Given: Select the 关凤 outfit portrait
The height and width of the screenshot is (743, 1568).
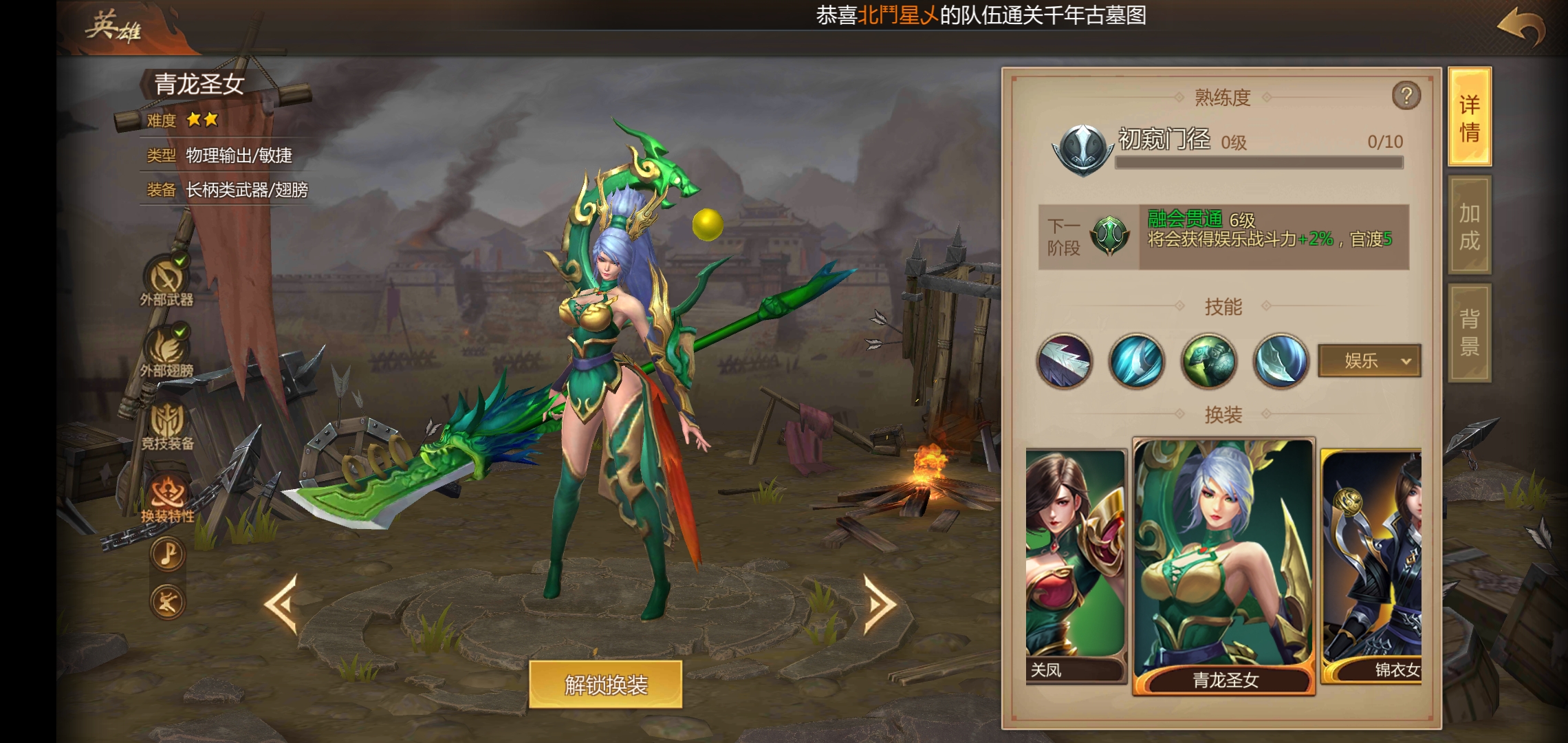Looking at the screenshot, I should click(x=1075, y=564).
